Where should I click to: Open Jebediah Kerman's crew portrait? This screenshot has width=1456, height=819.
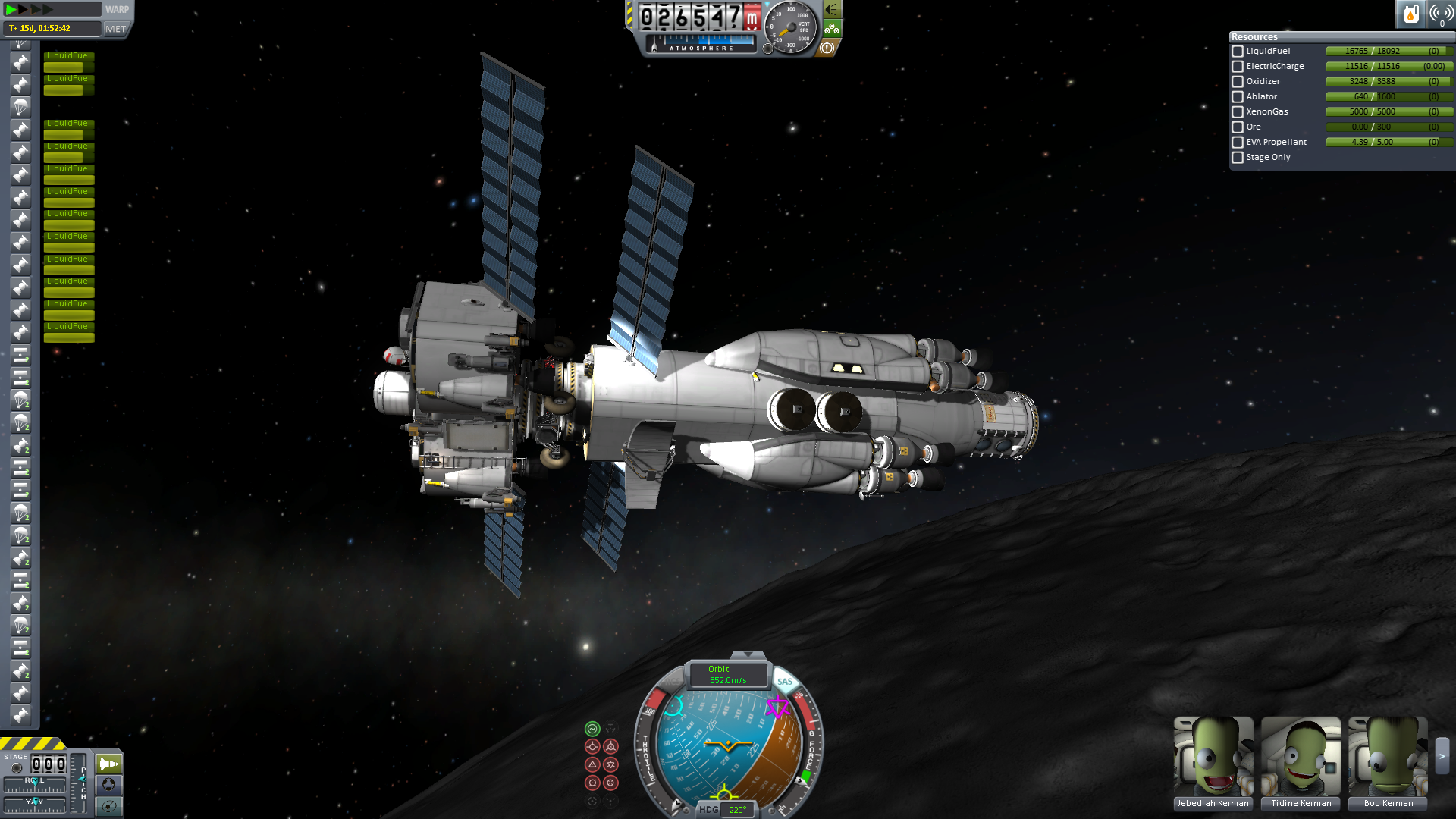[1213, 757]
